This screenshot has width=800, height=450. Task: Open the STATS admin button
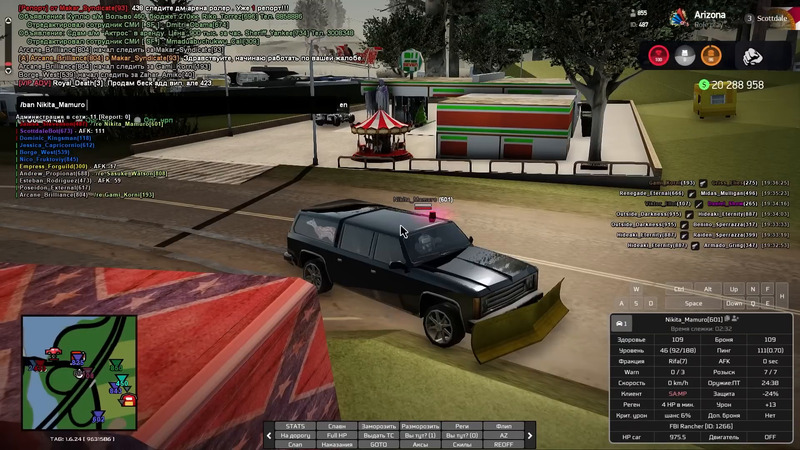[295, 426]
